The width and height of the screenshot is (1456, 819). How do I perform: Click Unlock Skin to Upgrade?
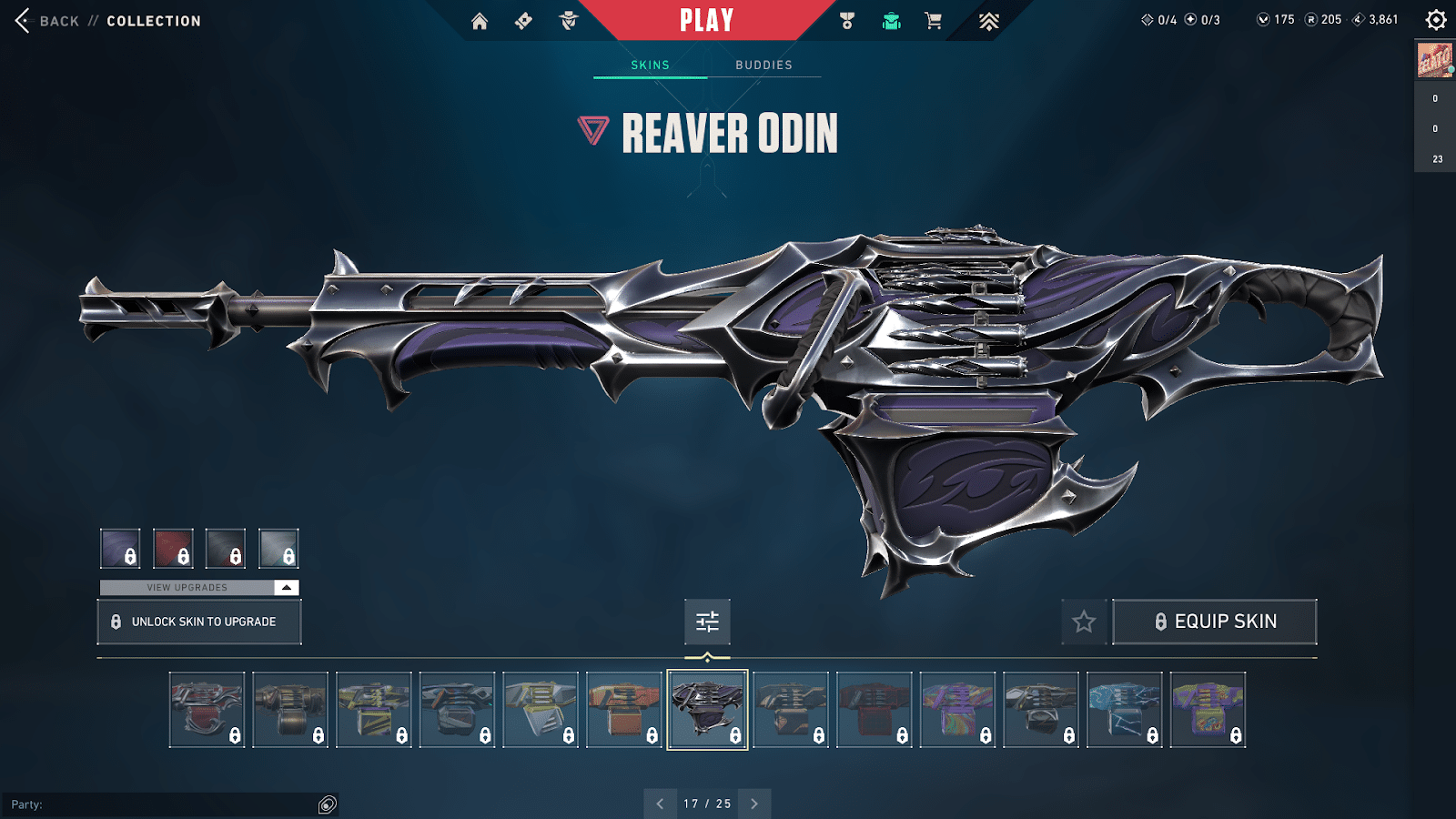tap(198, 622)
